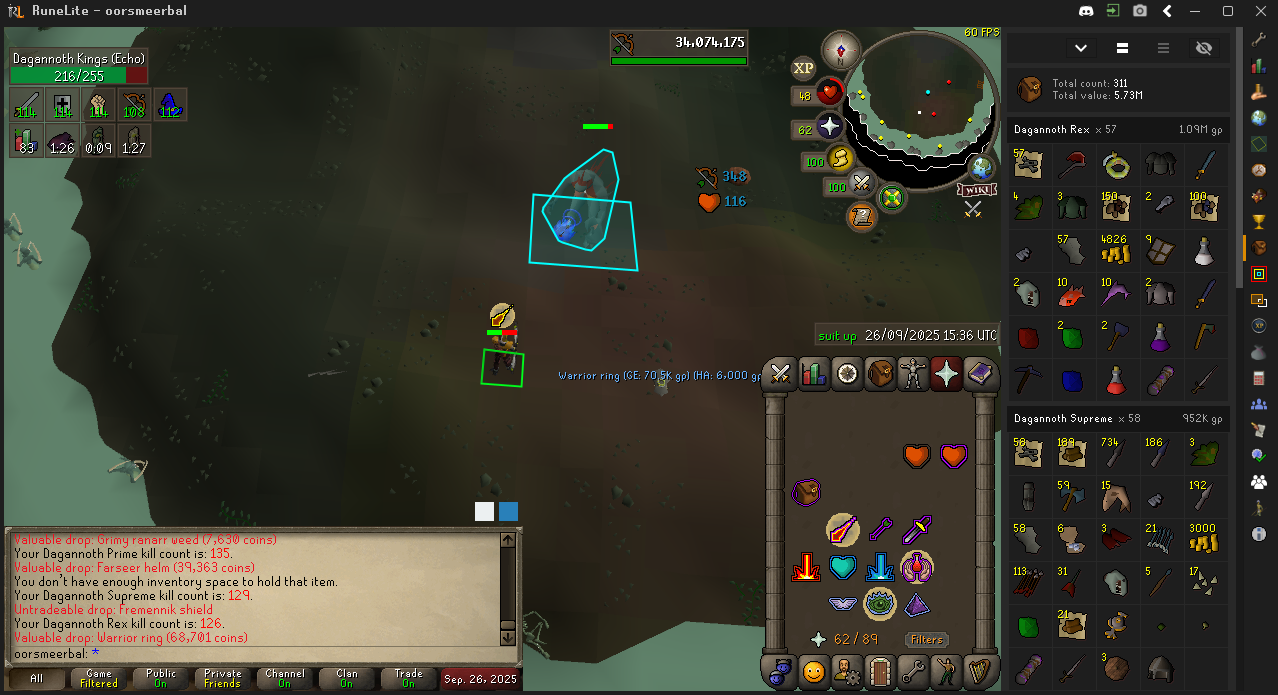
Task: Select the Game chat filter tab
Action: point(99,678)
